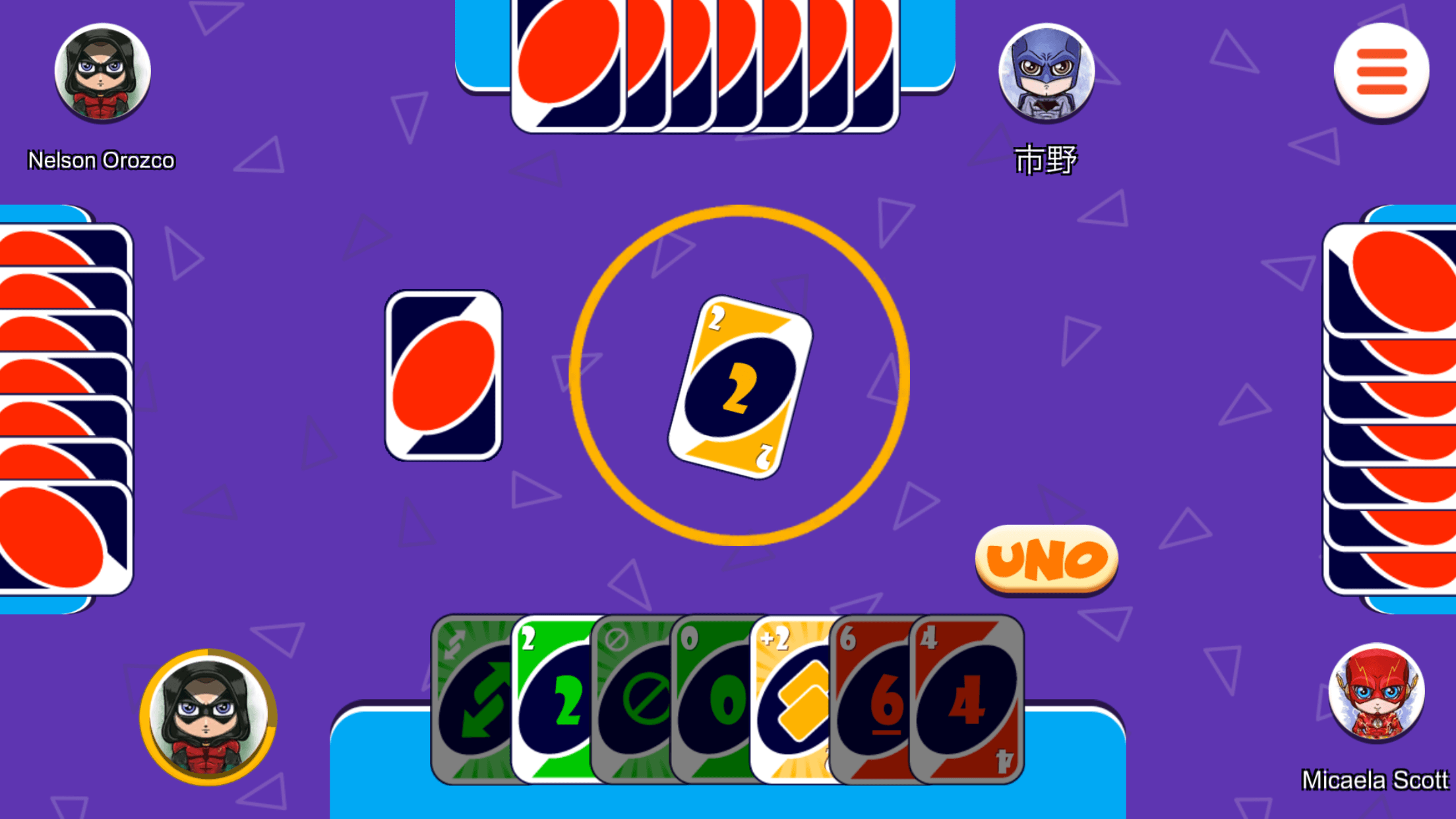The image size is (1456, 819).
Task: Play the green reverse card
Action: tap(473, 696)
